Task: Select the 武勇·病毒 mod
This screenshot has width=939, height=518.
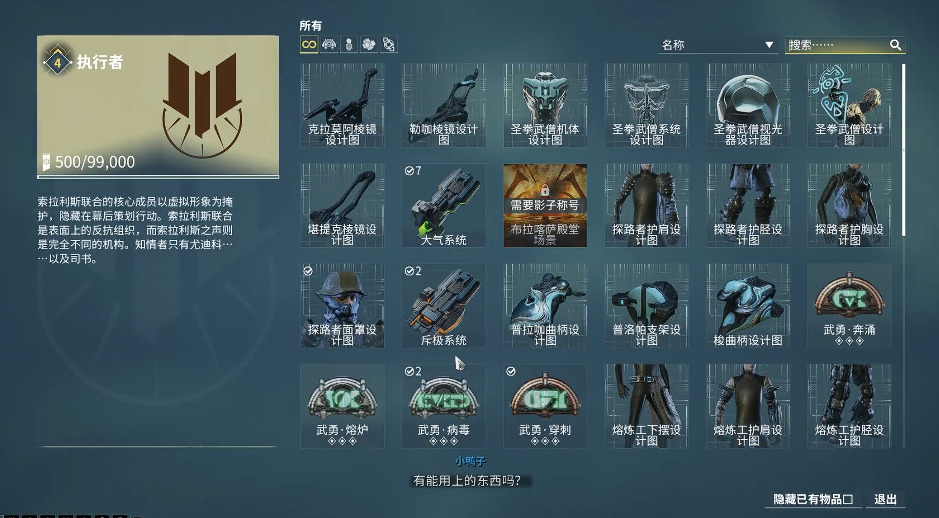Action: 443,406
